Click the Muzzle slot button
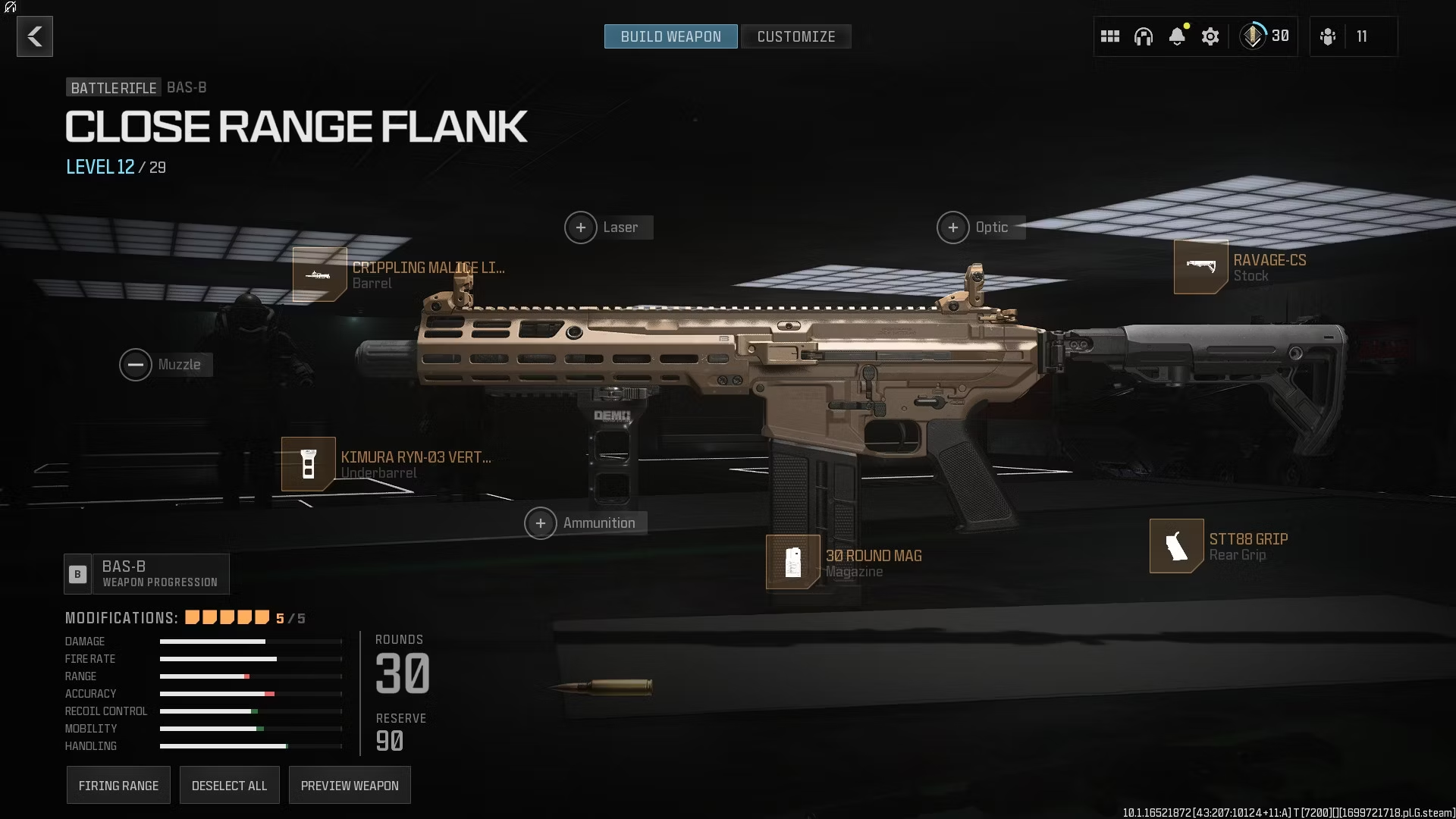1456x819 pixels. point(136,365)
